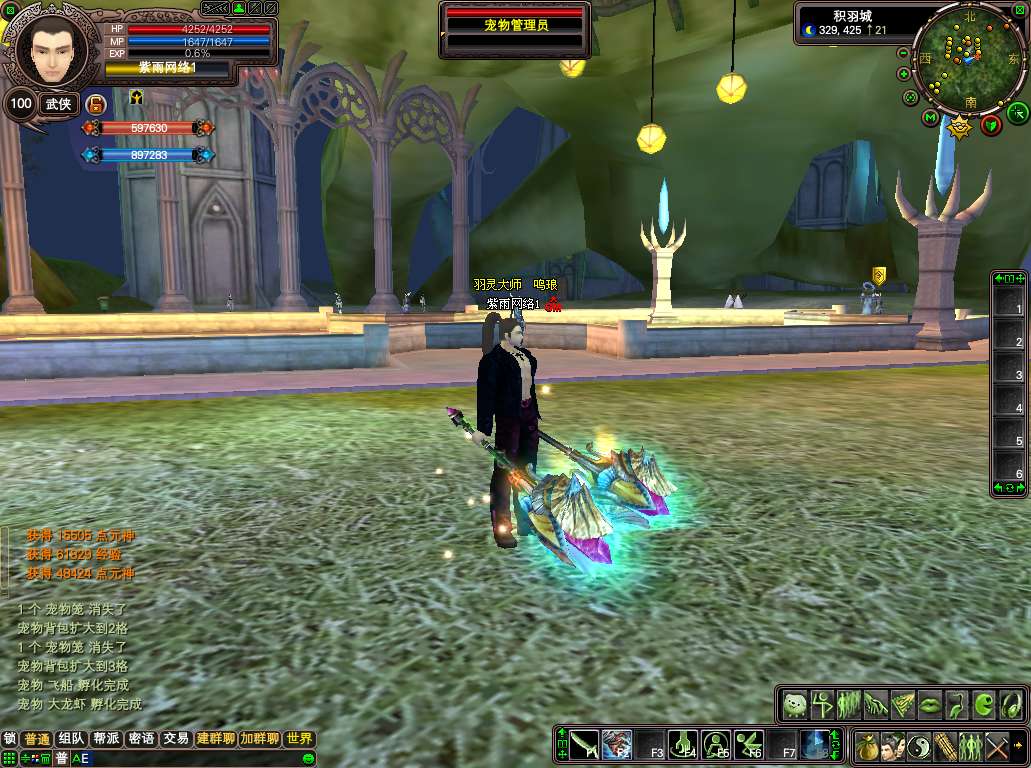Open the inventory money bag icon

(867, 745)
